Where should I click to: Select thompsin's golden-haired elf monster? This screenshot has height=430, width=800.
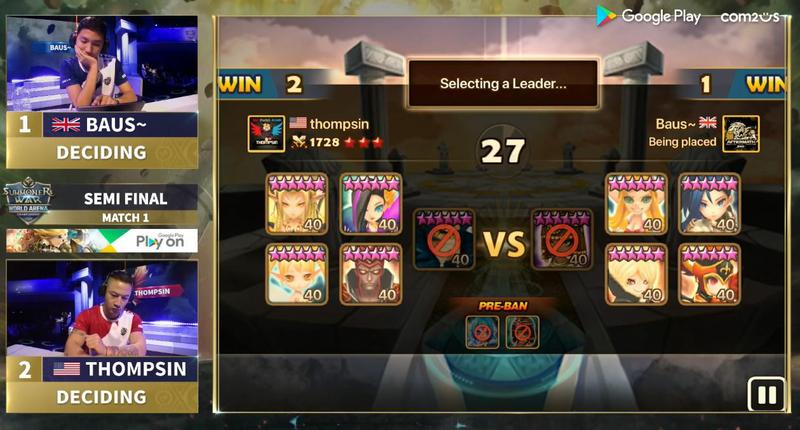tap(297, 203)
